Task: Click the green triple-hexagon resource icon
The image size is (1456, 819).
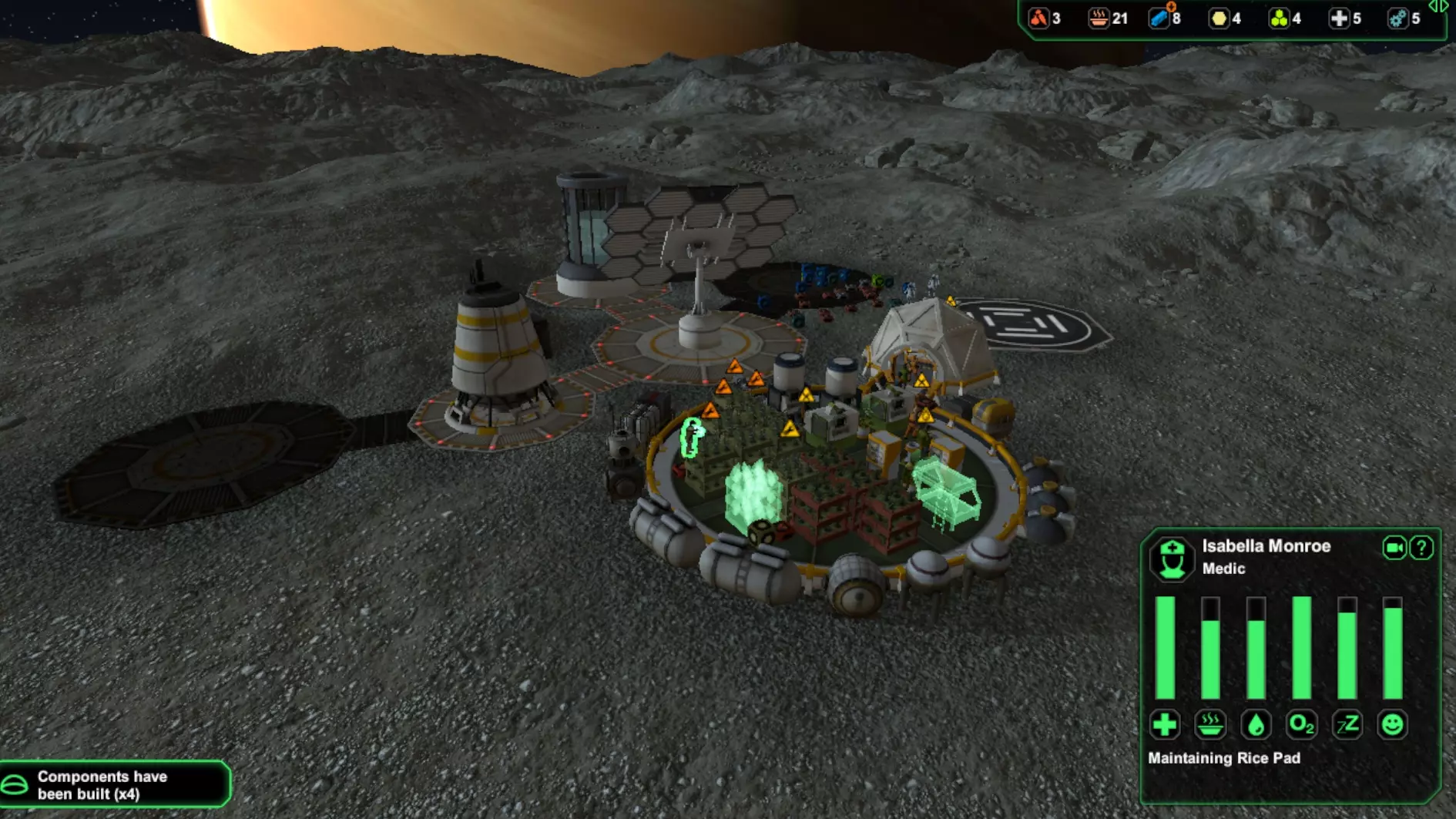Action: tap(1279, 18)
